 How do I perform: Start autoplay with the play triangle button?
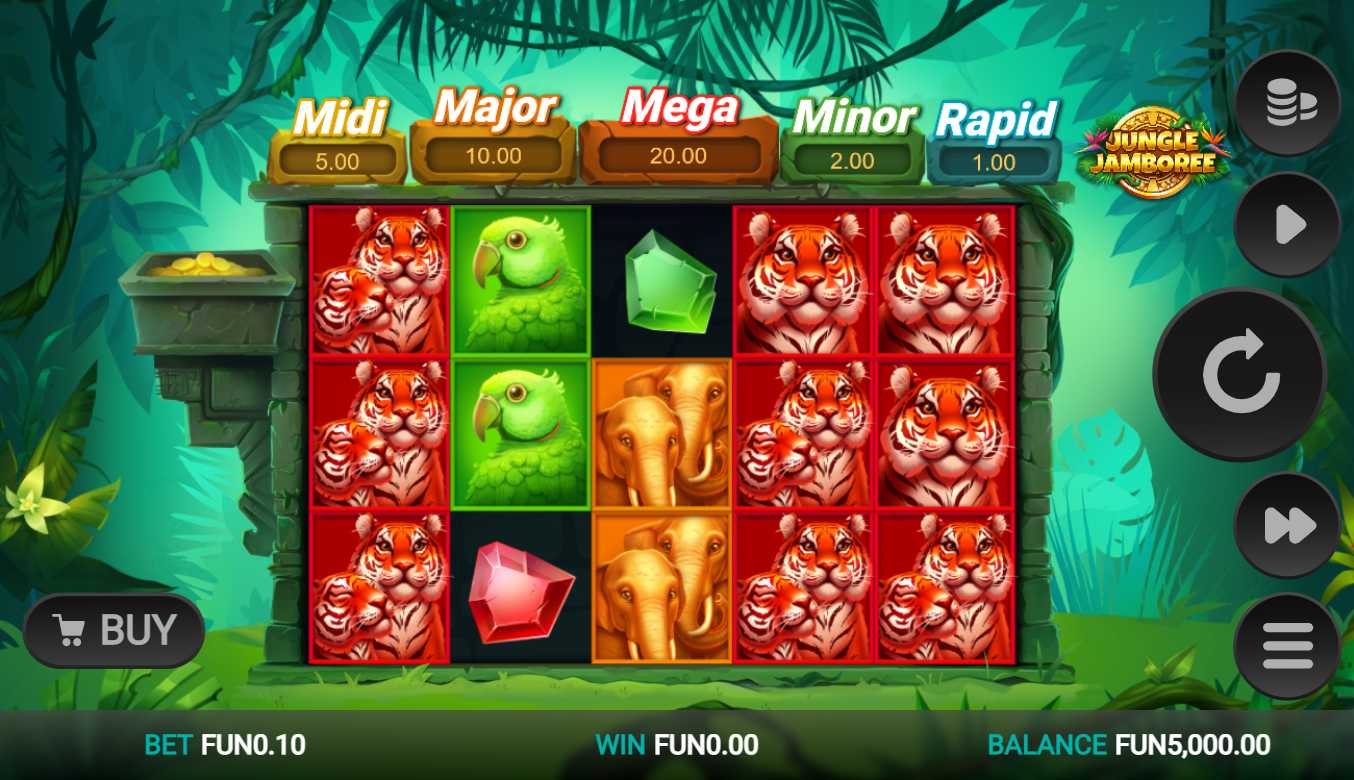[1288, 225]
